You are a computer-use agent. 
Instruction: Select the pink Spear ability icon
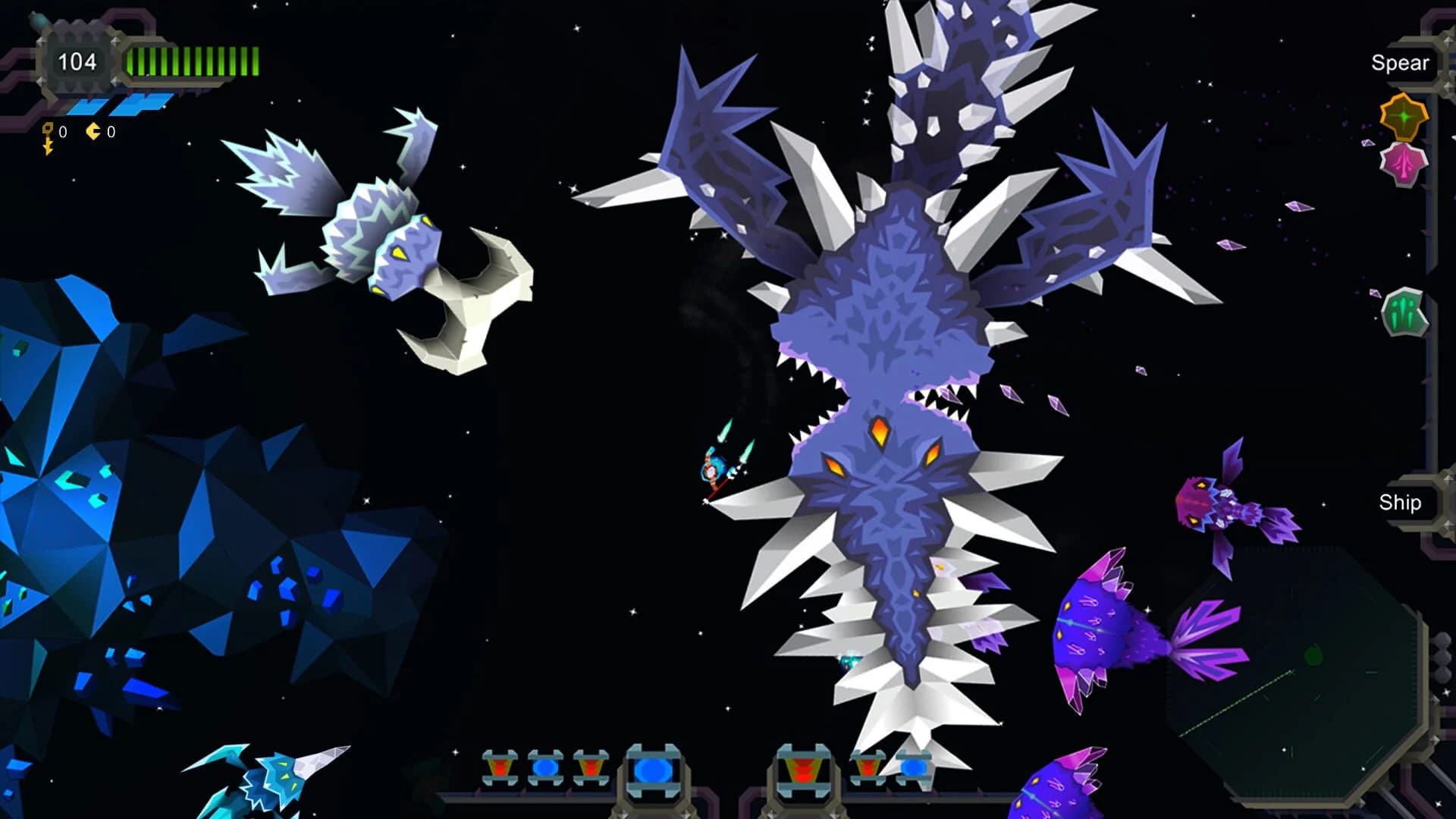tap(1402, 163)
